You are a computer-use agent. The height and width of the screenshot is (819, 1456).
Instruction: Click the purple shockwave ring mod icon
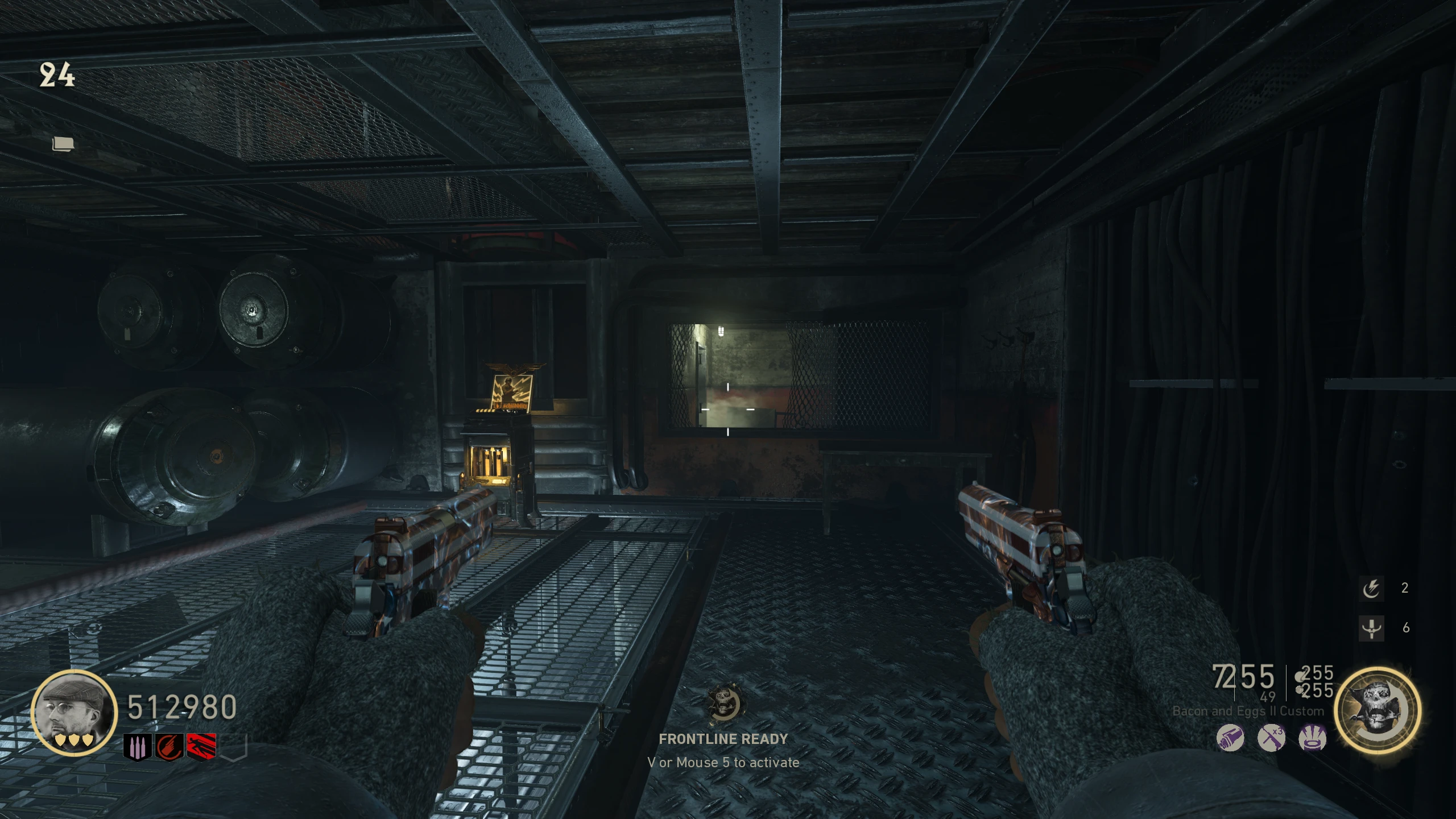click(1312, 738)
